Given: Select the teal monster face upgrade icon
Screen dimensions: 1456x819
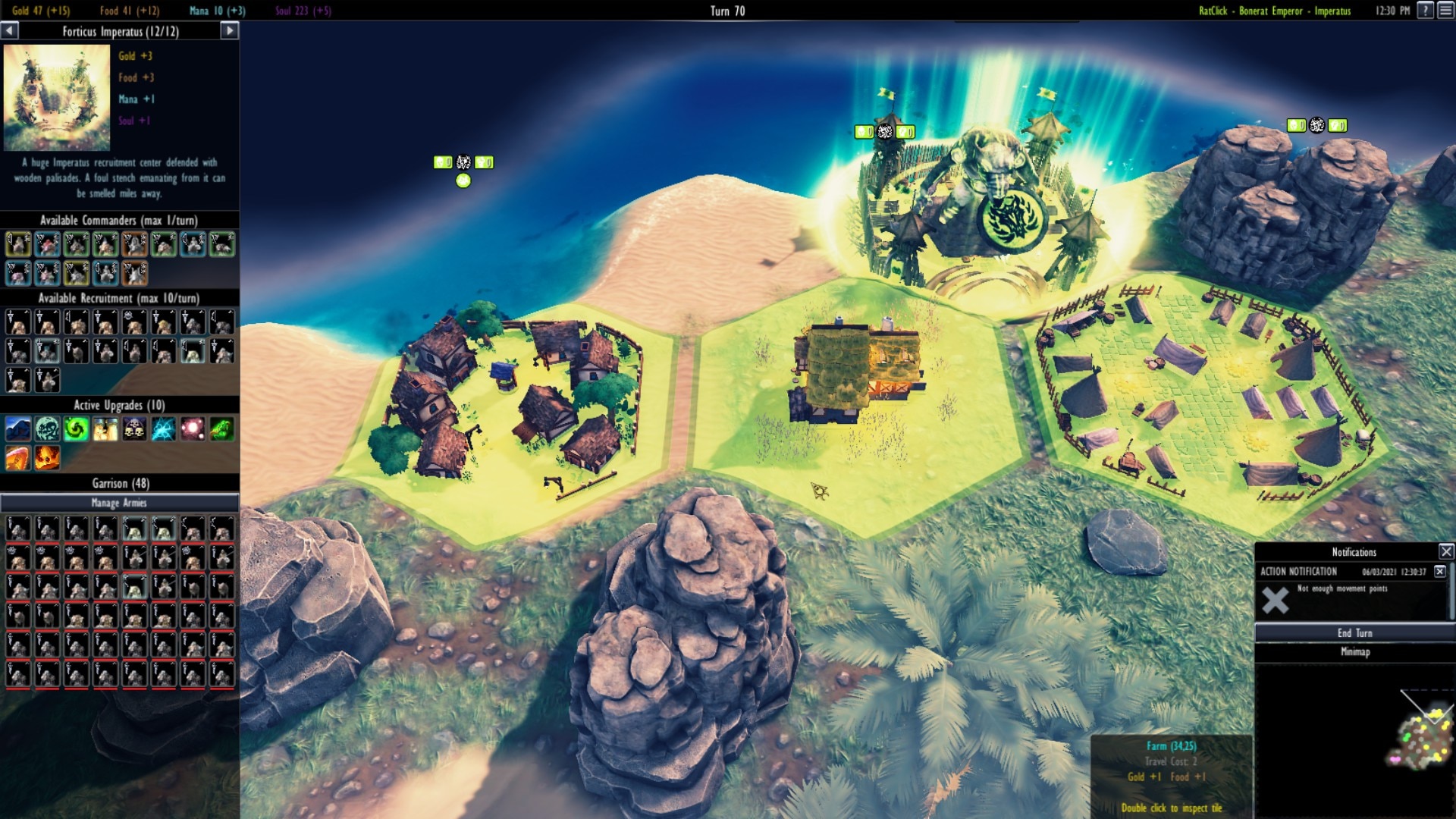Looking at the screenshot, I should pos(47,429).
